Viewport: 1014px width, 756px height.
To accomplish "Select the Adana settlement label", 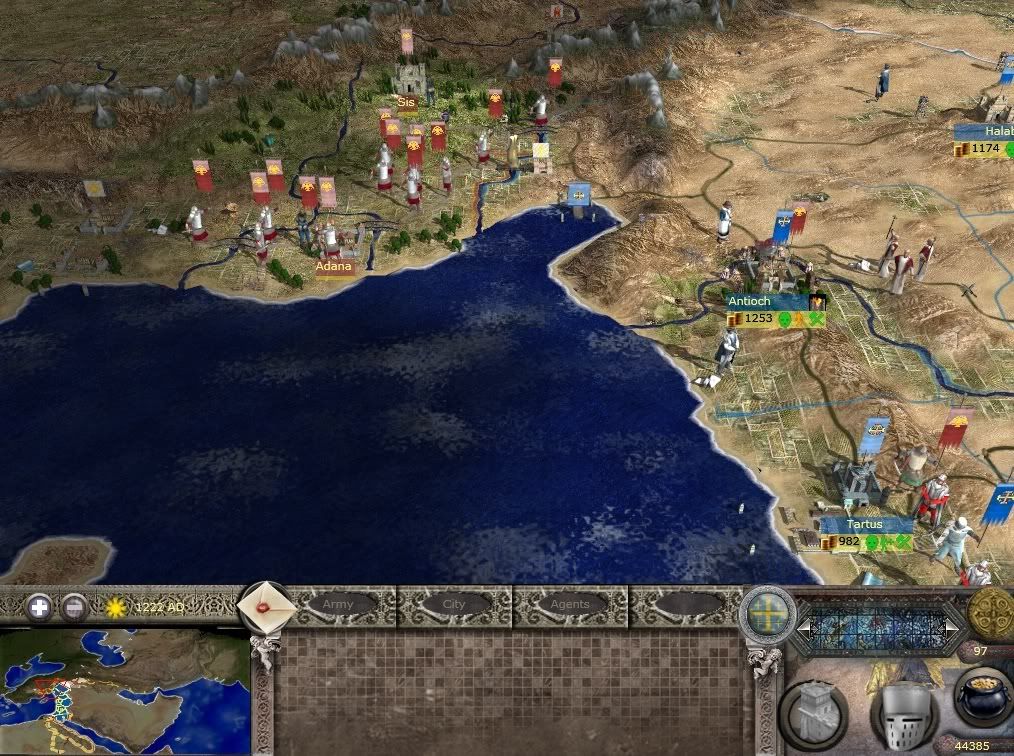I will [335, 267].
